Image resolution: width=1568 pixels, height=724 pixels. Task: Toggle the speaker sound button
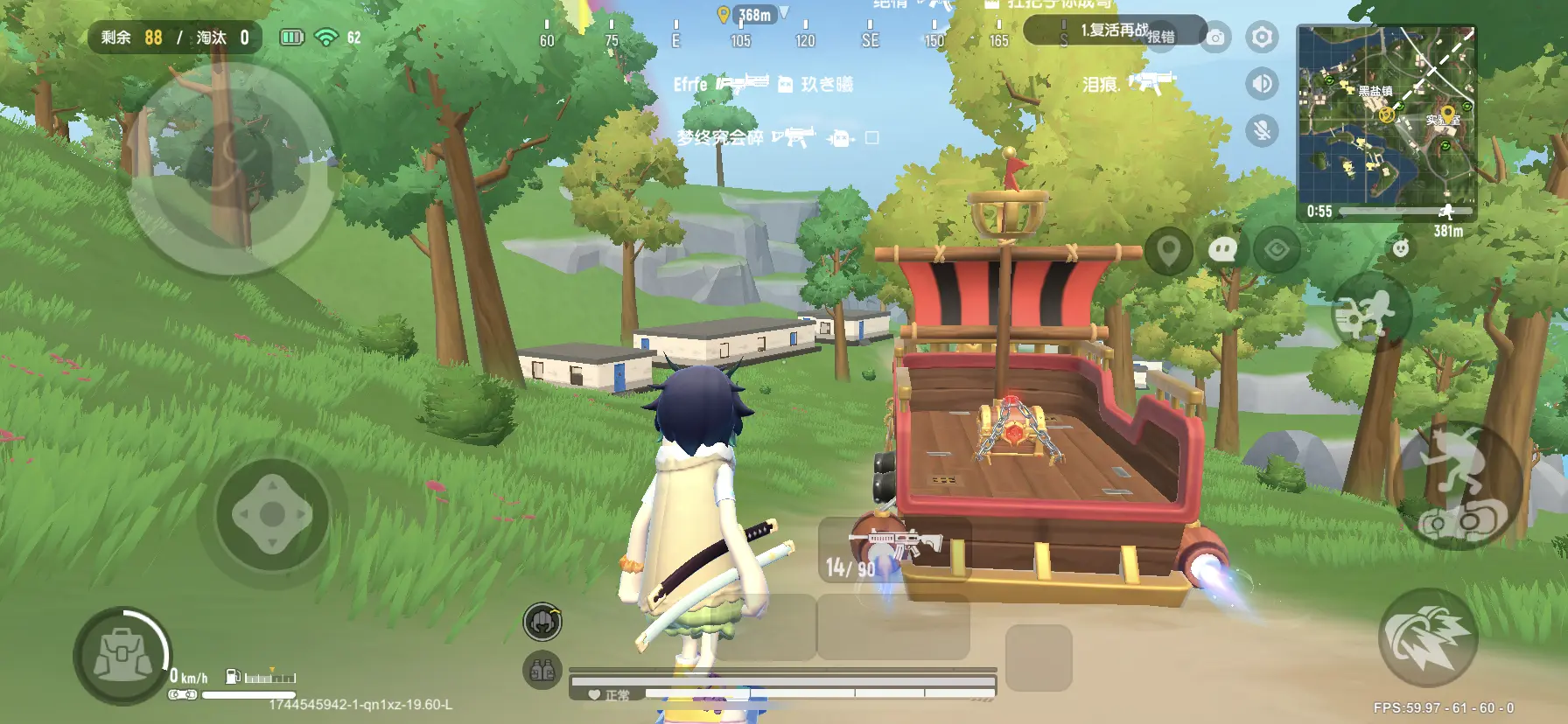pyautogui.click(x=1261, y=84)
